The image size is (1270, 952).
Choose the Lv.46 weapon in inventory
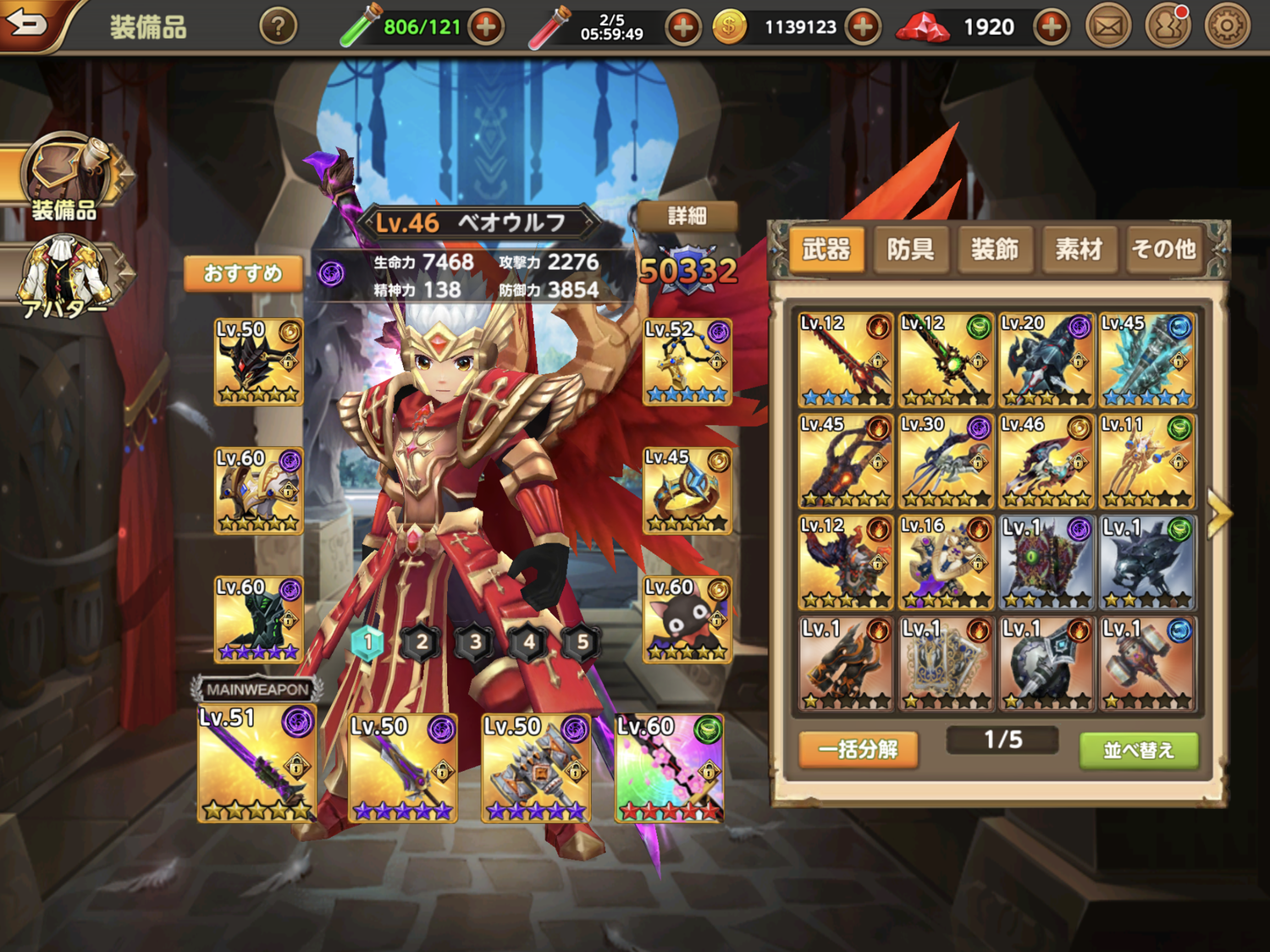pyautogui.click(x=1046, y=461)
